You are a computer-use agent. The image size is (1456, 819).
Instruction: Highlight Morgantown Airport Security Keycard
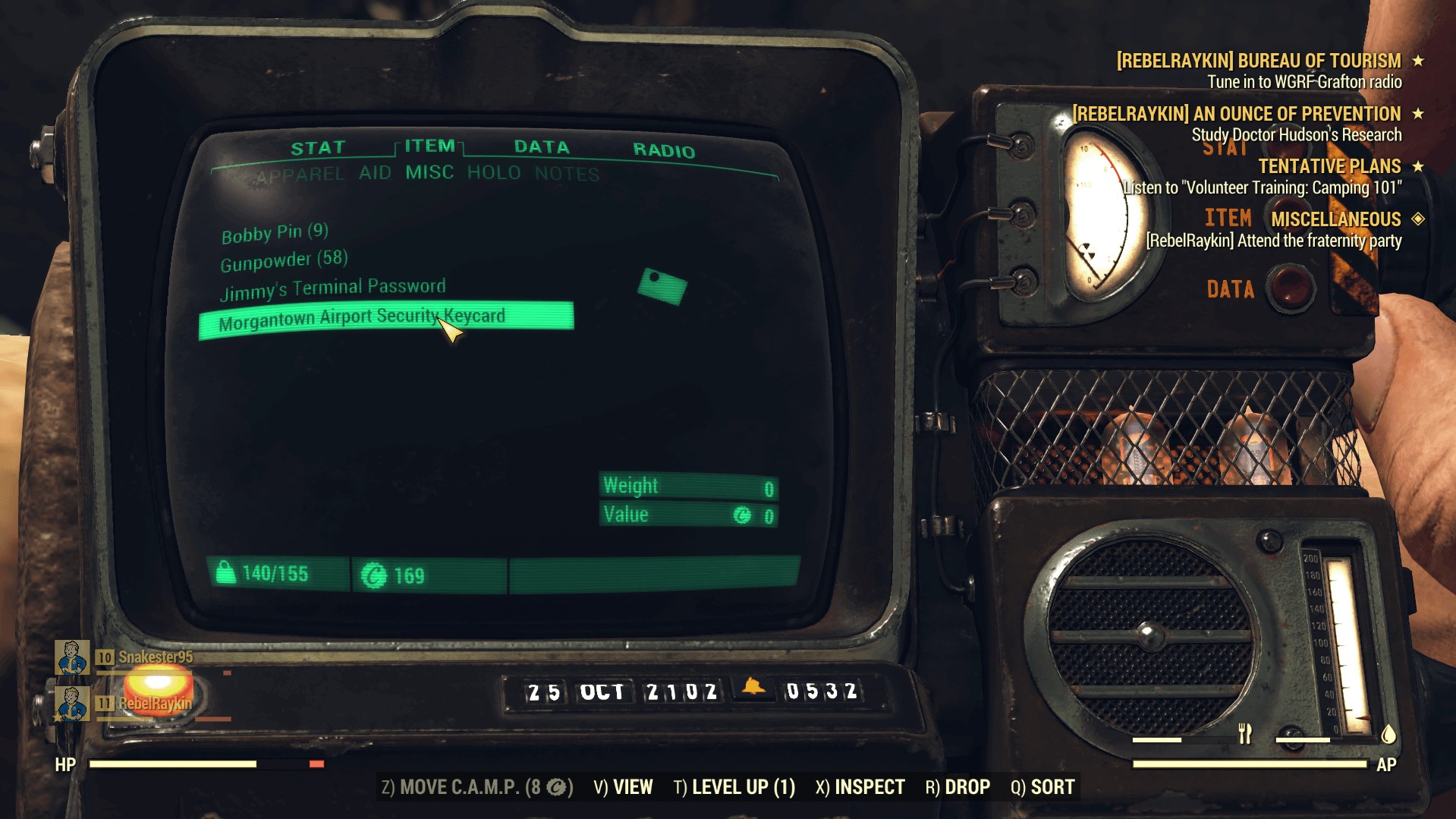click(x=362, y=318)
